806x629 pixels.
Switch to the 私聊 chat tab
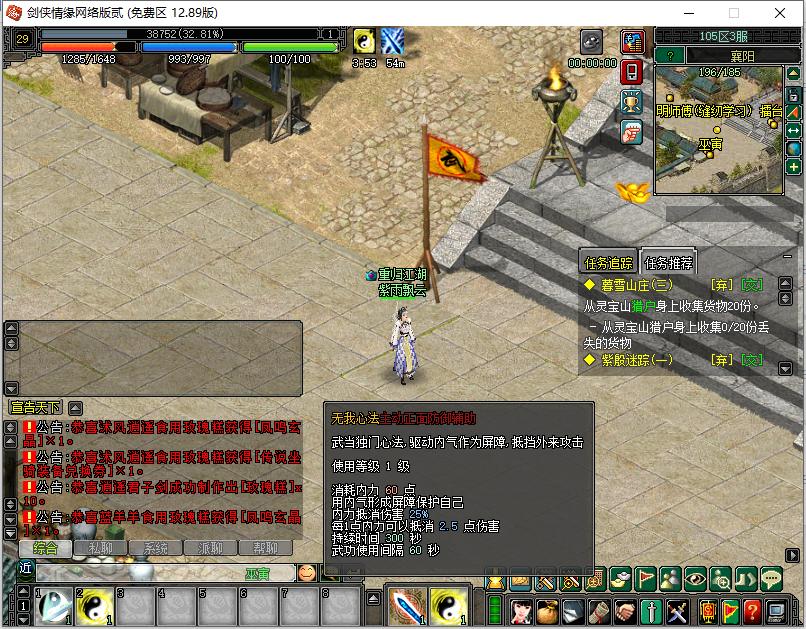point(100,548)
